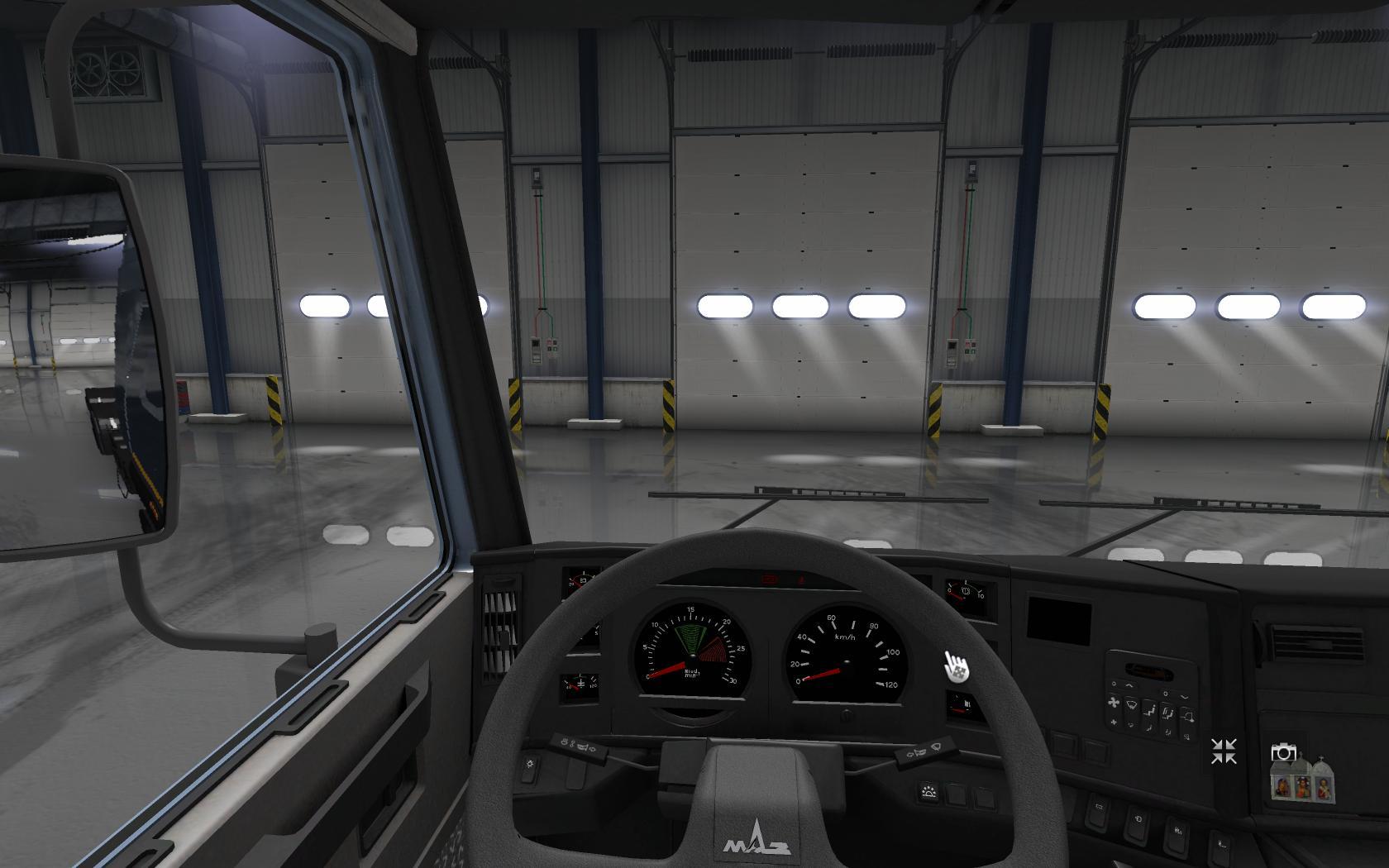This screenshot has width=1389, height=868.
Task: Click the fan speed icon on climate panel
Action: (x=1113, y=703)
